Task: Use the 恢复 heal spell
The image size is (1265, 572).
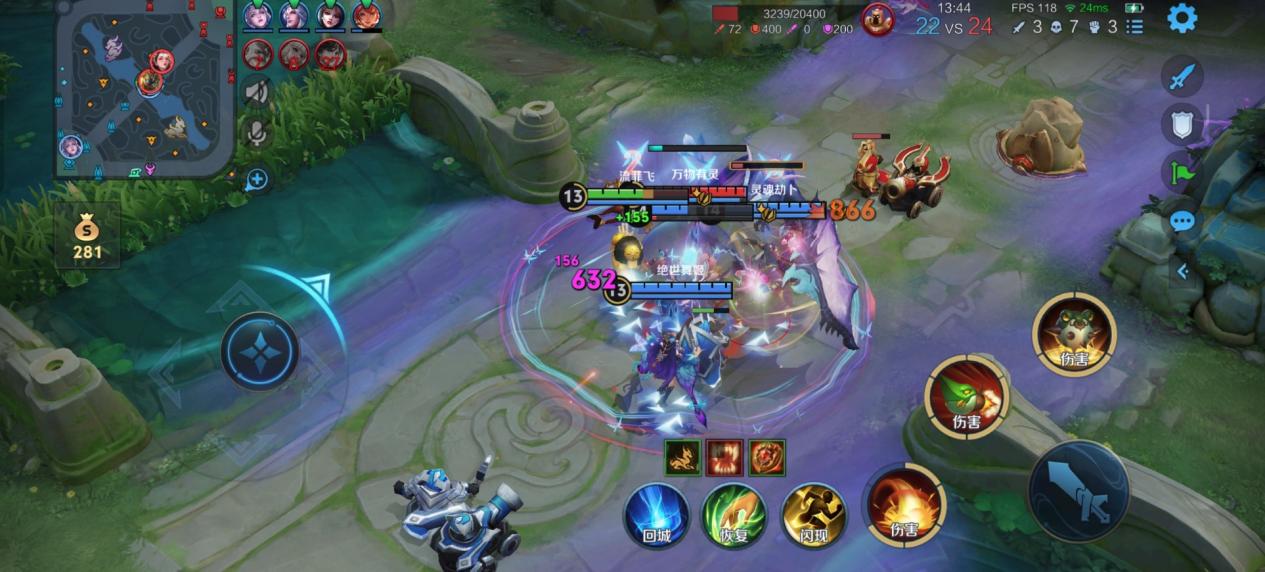Action: (734, 514)
